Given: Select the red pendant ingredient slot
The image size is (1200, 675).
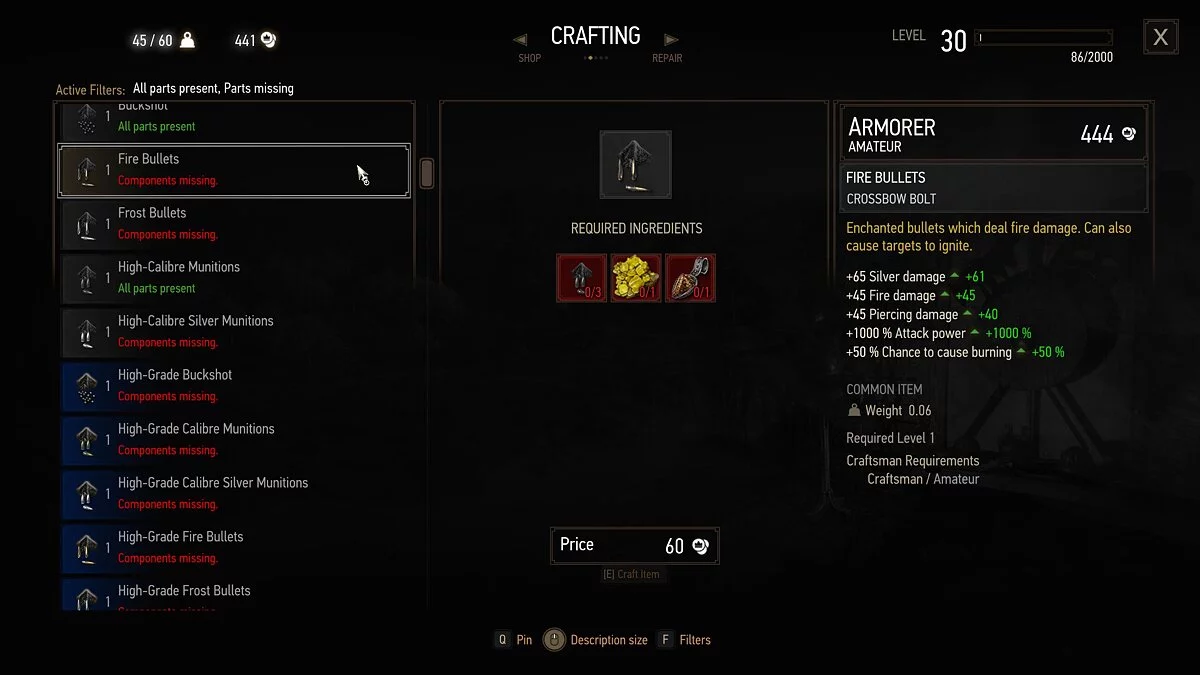Looking at the screenshot, I should (x=690, y=277).
